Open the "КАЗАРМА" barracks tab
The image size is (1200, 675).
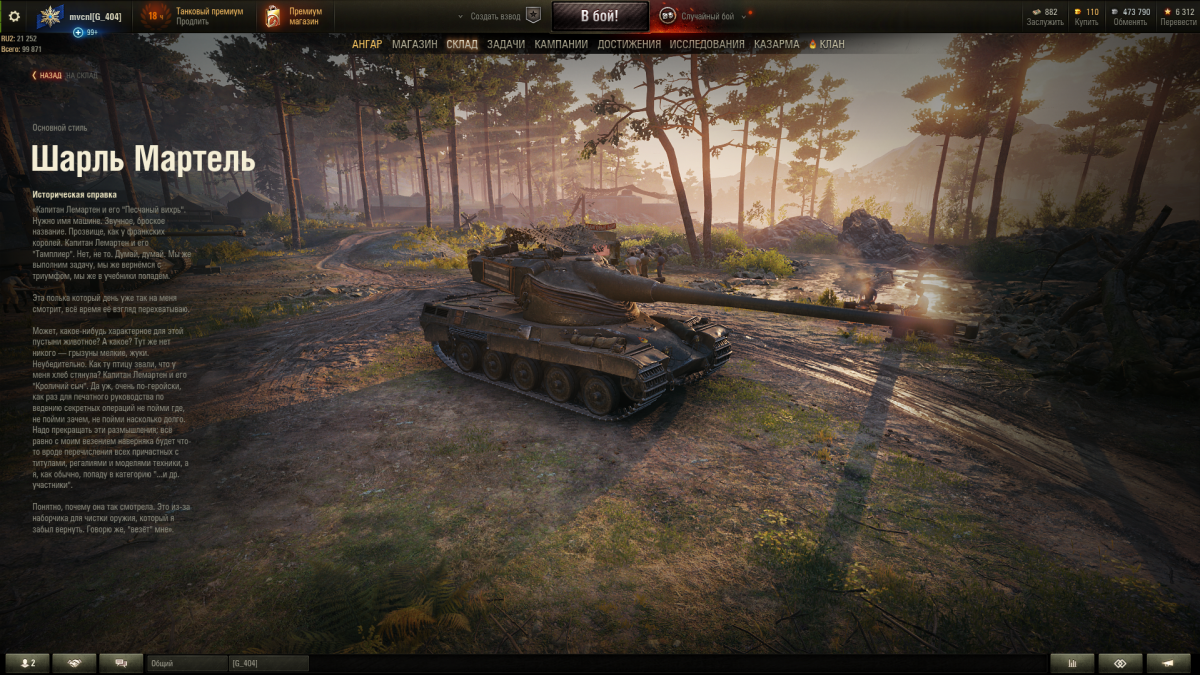coord(776,44)
